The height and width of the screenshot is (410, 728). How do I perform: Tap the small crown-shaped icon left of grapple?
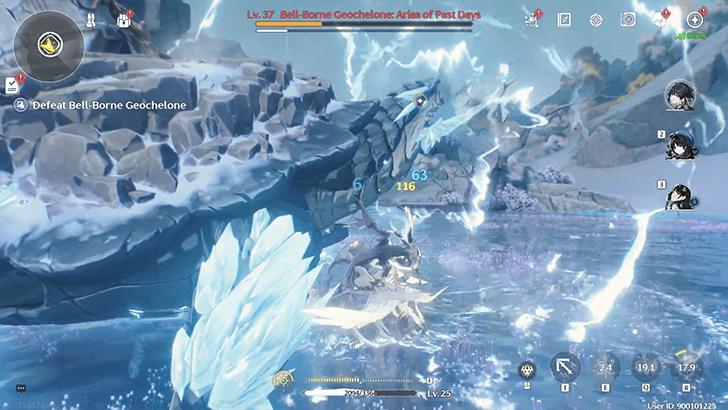[527, 369]
